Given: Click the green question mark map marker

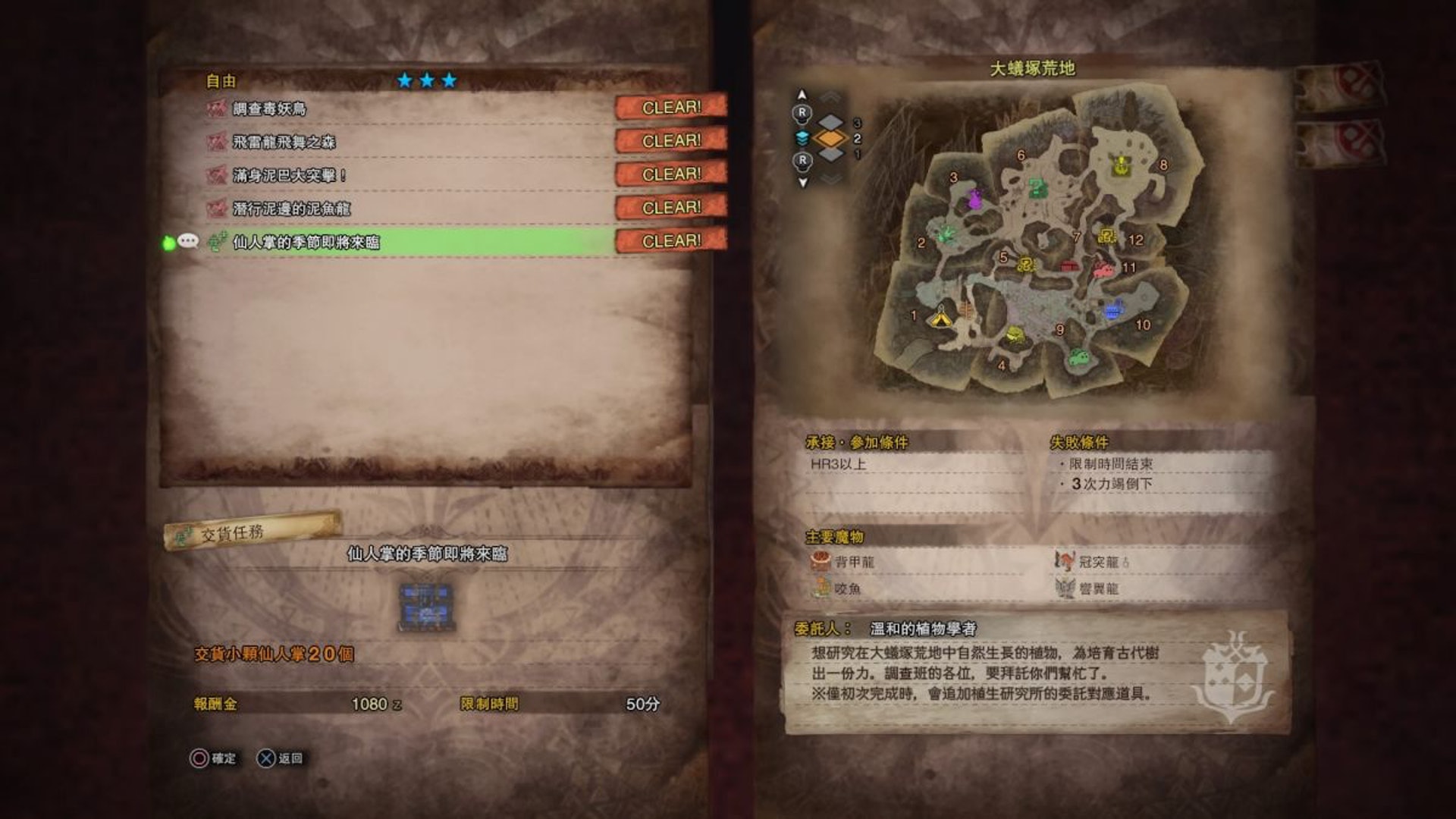Looking at the screenshot, I should pyautogui.click(x=1036, y=187).
